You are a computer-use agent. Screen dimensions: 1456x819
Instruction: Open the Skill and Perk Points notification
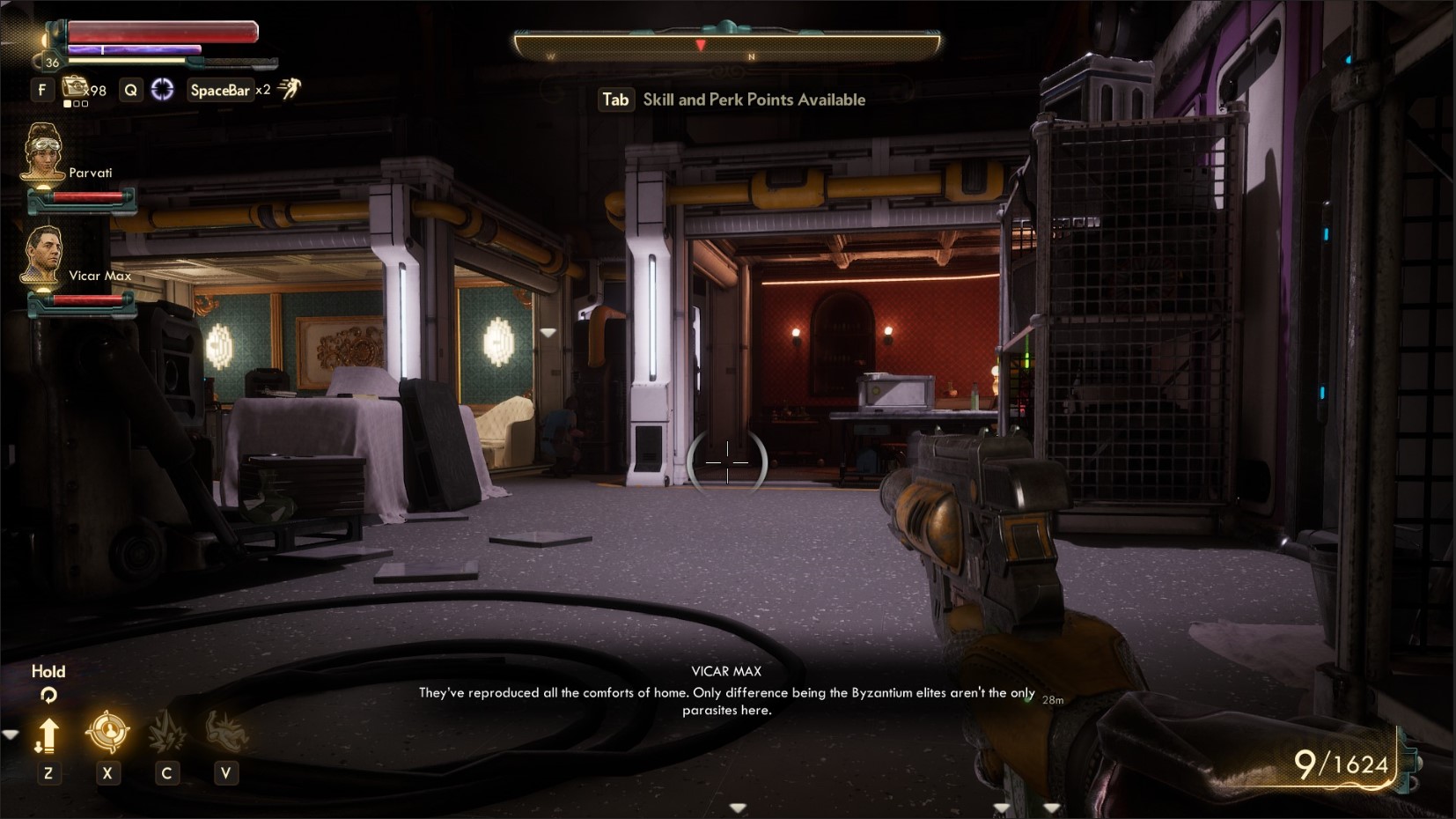pos(732,100)
